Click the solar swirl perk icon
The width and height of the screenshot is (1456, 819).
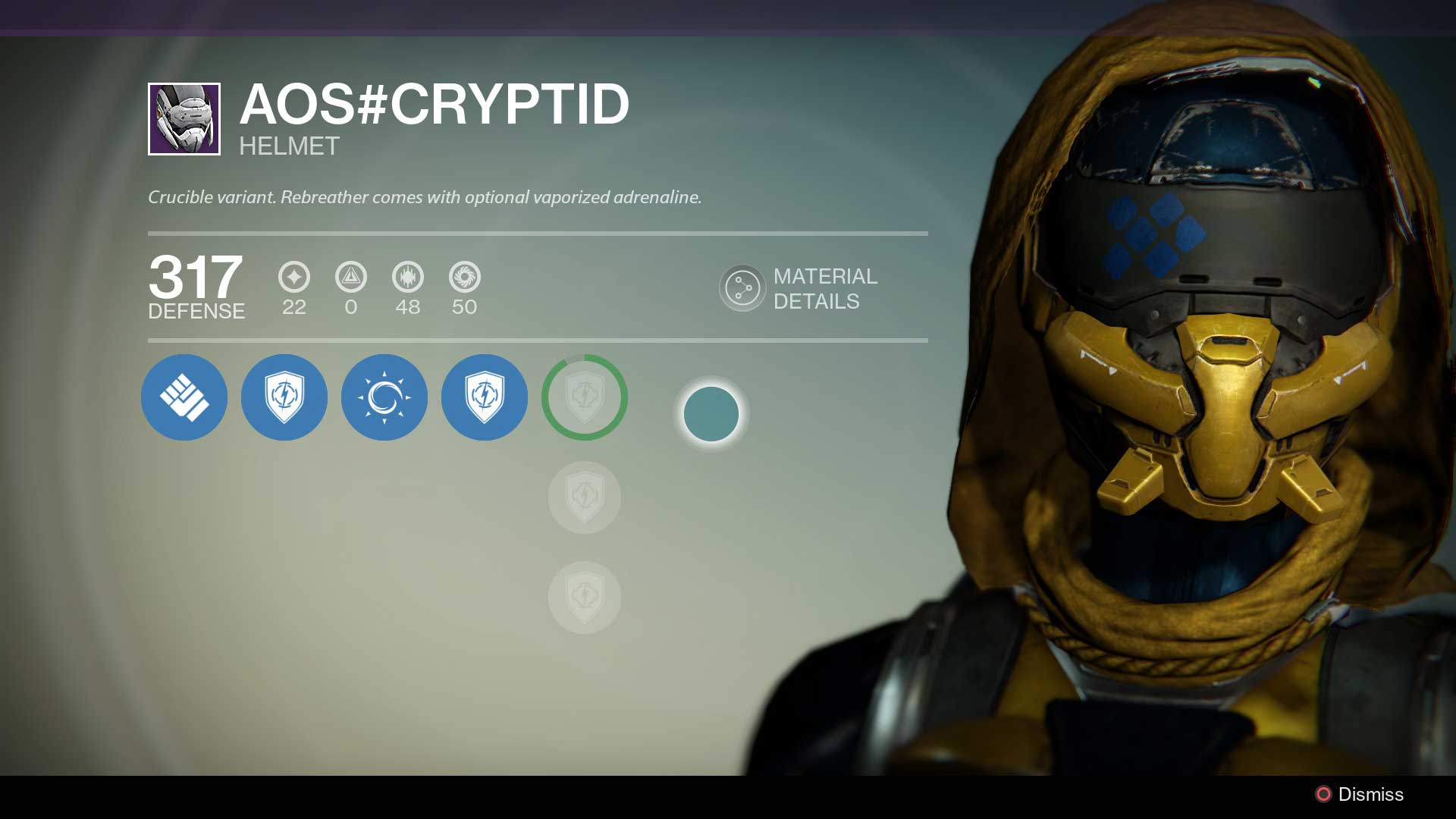click(384, 397)
